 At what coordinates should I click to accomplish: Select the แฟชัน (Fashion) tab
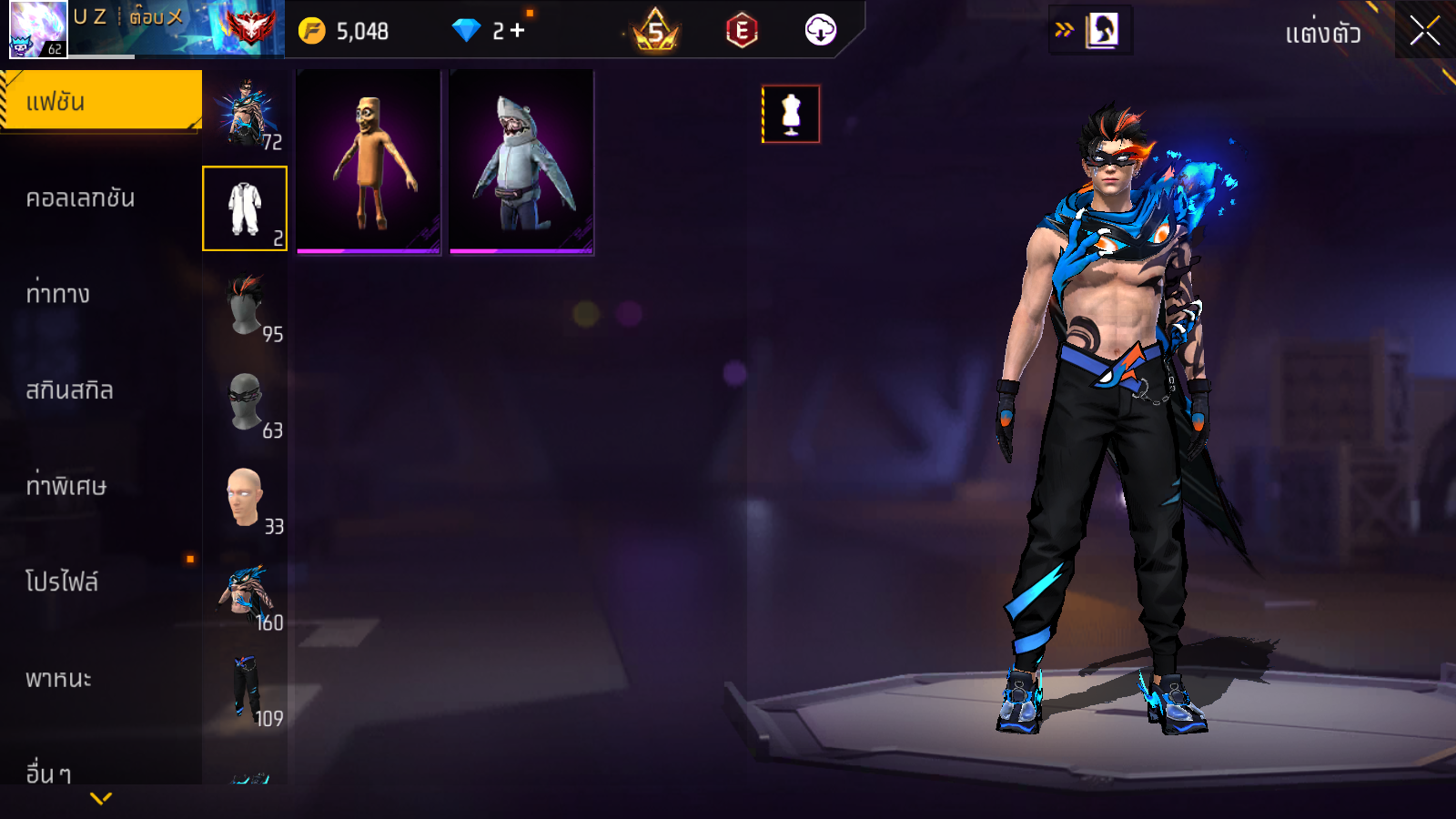[100, 101]
